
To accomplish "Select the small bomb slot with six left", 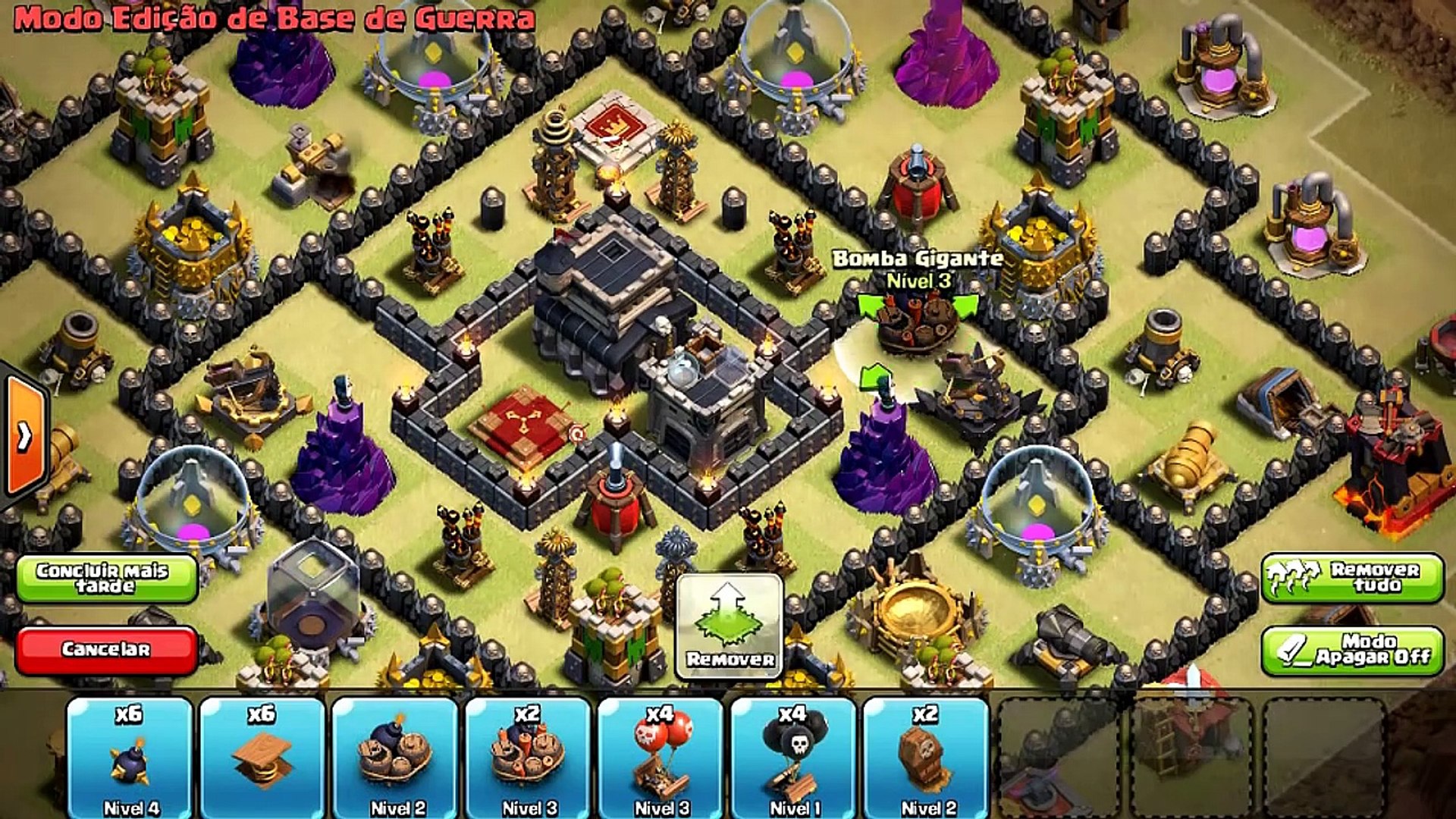I will pos(130,758).
